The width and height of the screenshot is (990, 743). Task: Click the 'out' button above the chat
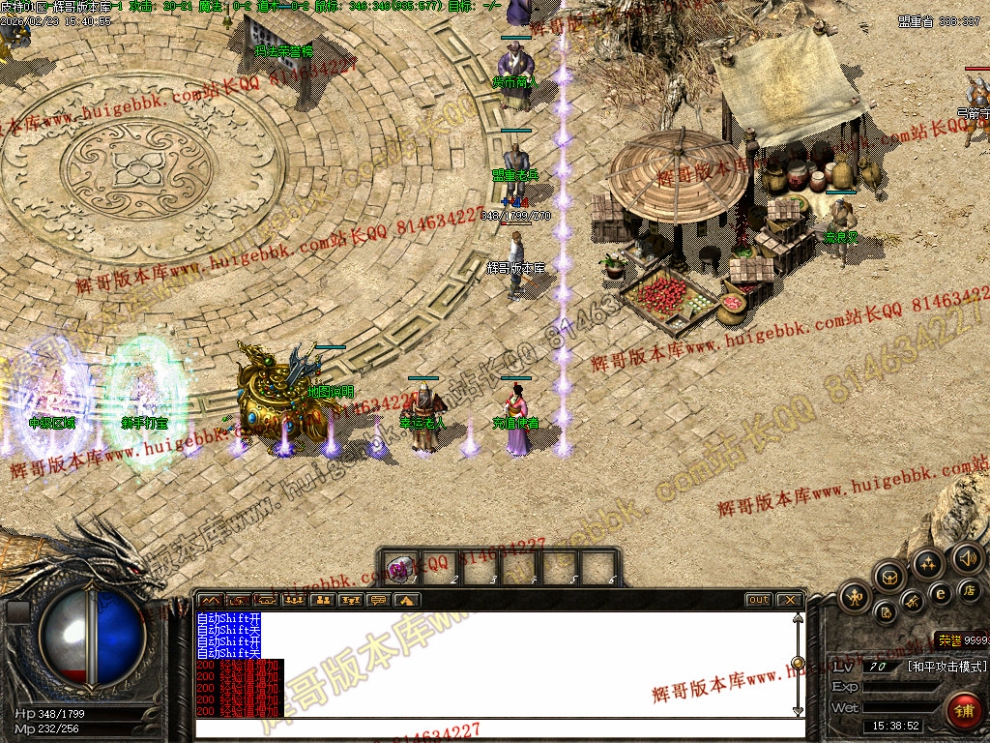click(758, 600)
